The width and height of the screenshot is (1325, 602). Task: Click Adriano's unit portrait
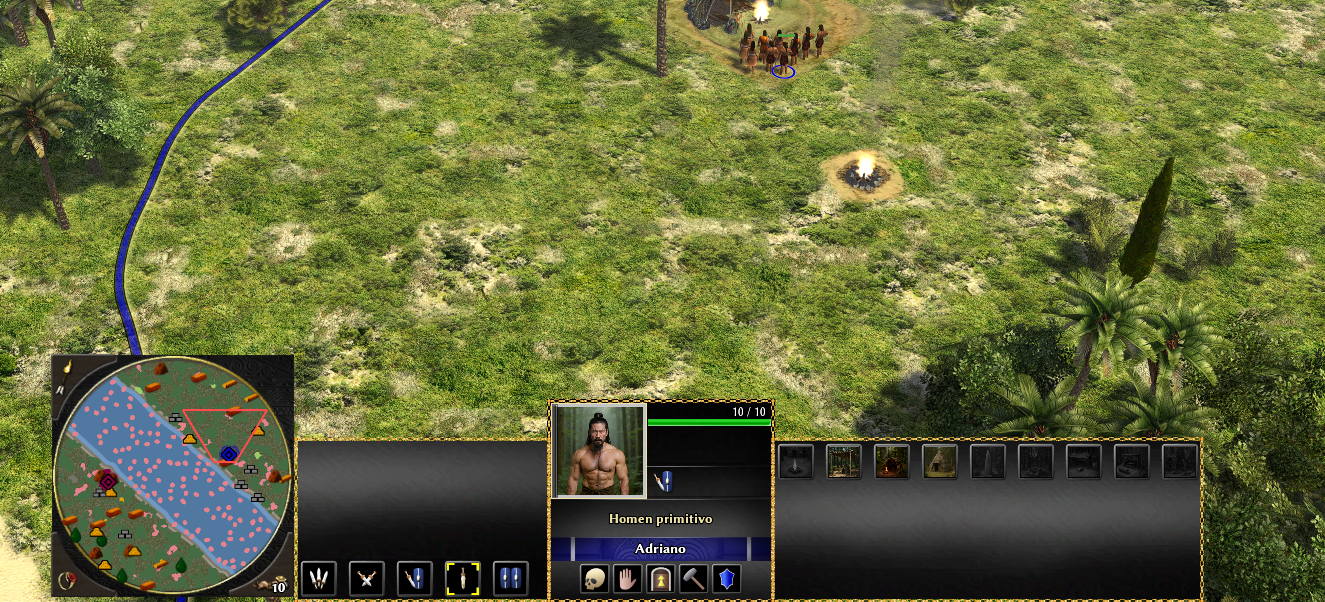599,450
